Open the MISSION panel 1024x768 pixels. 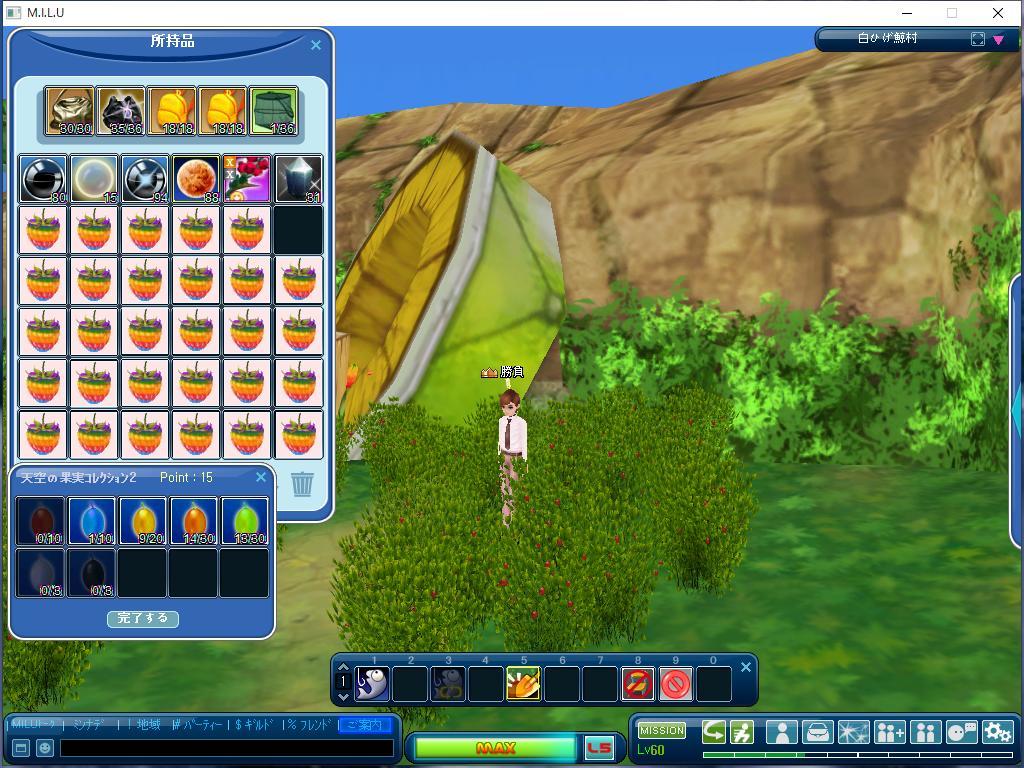coord(662,730)
